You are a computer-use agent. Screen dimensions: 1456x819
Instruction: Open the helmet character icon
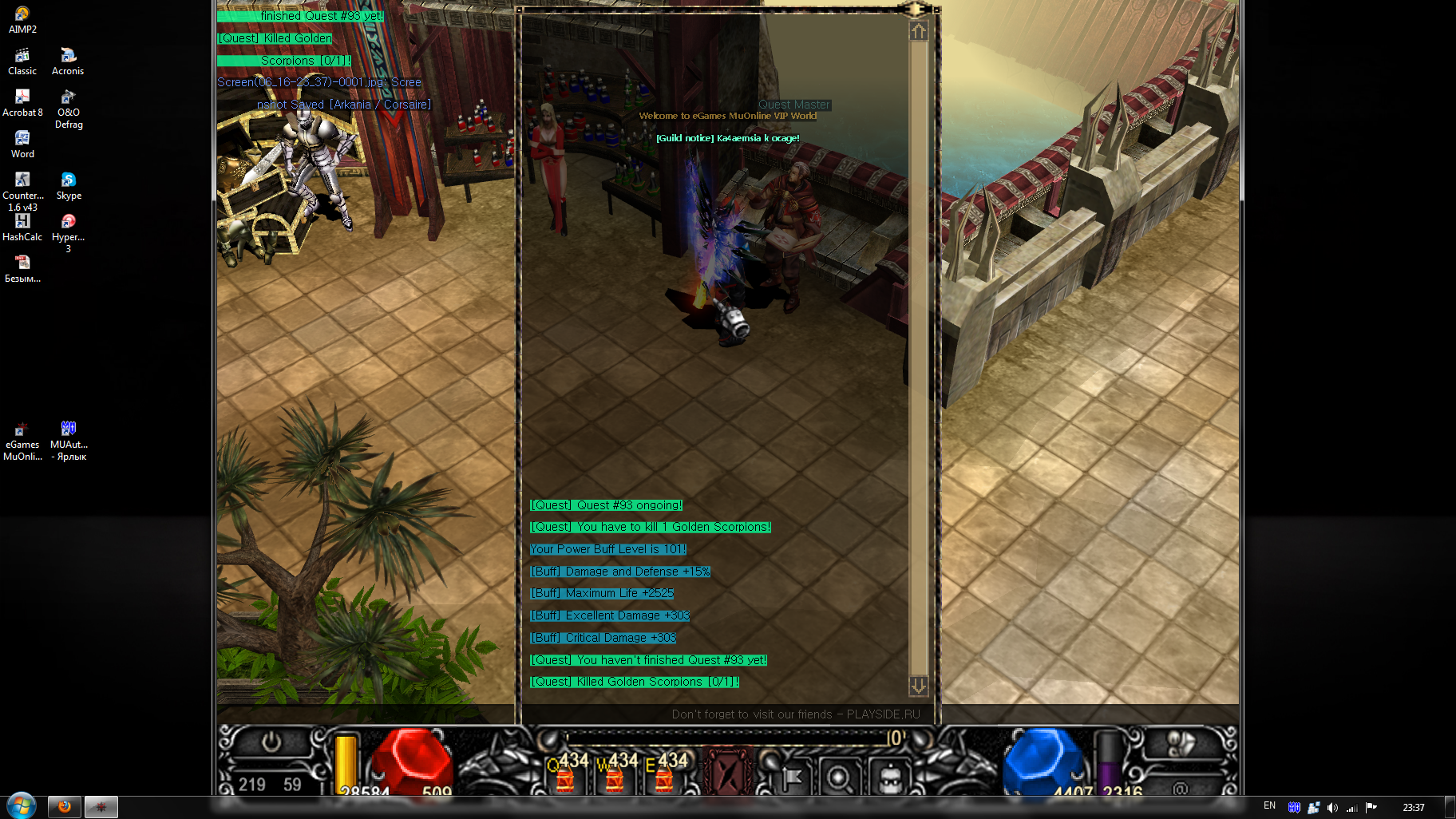tap(889, 776)
